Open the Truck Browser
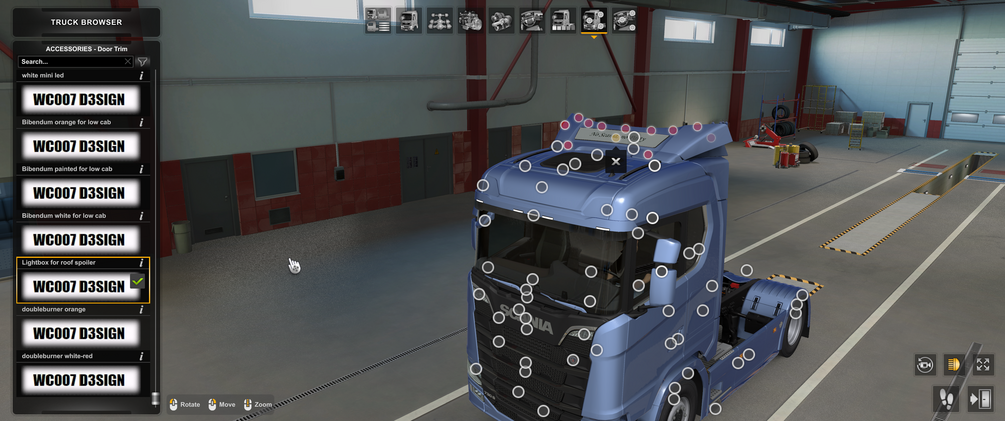Screen dimensions: 1005x421 coord(86,22)
